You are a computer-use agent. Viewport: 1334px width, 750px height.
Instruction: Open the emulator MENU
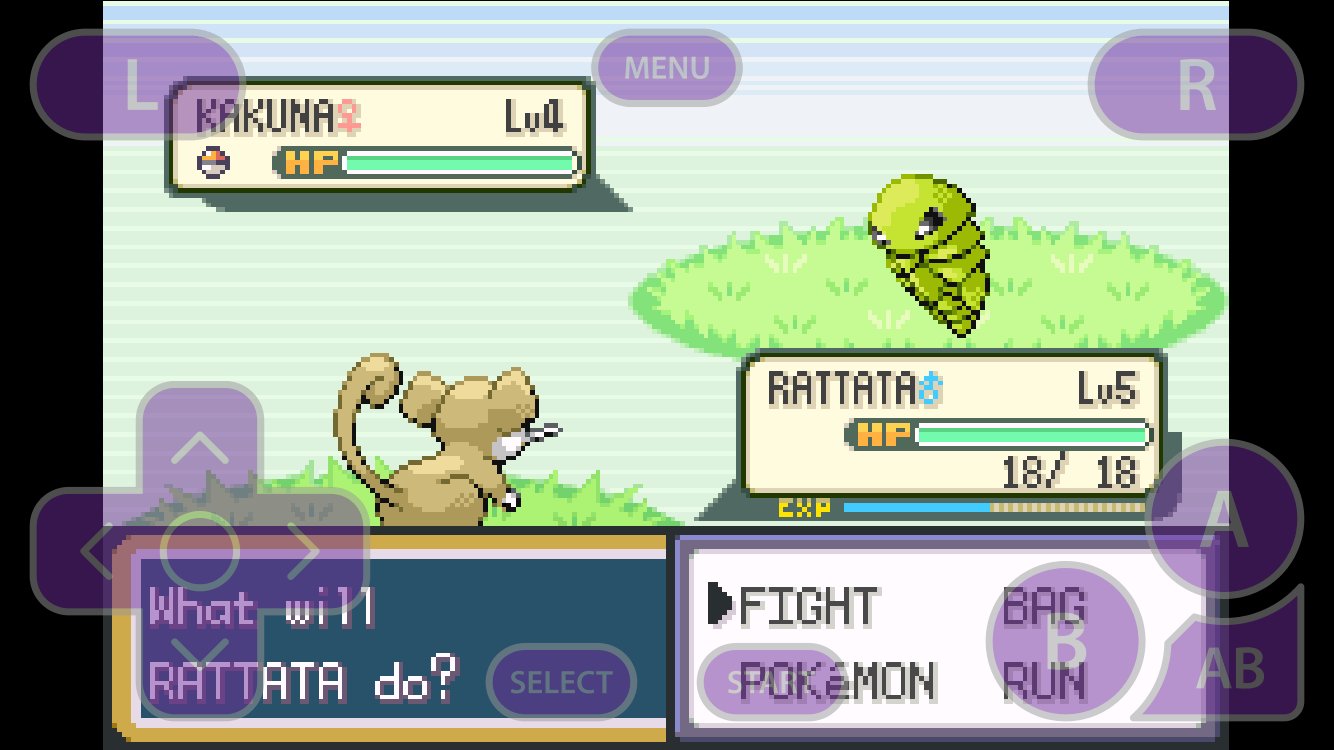coord(665,68)
